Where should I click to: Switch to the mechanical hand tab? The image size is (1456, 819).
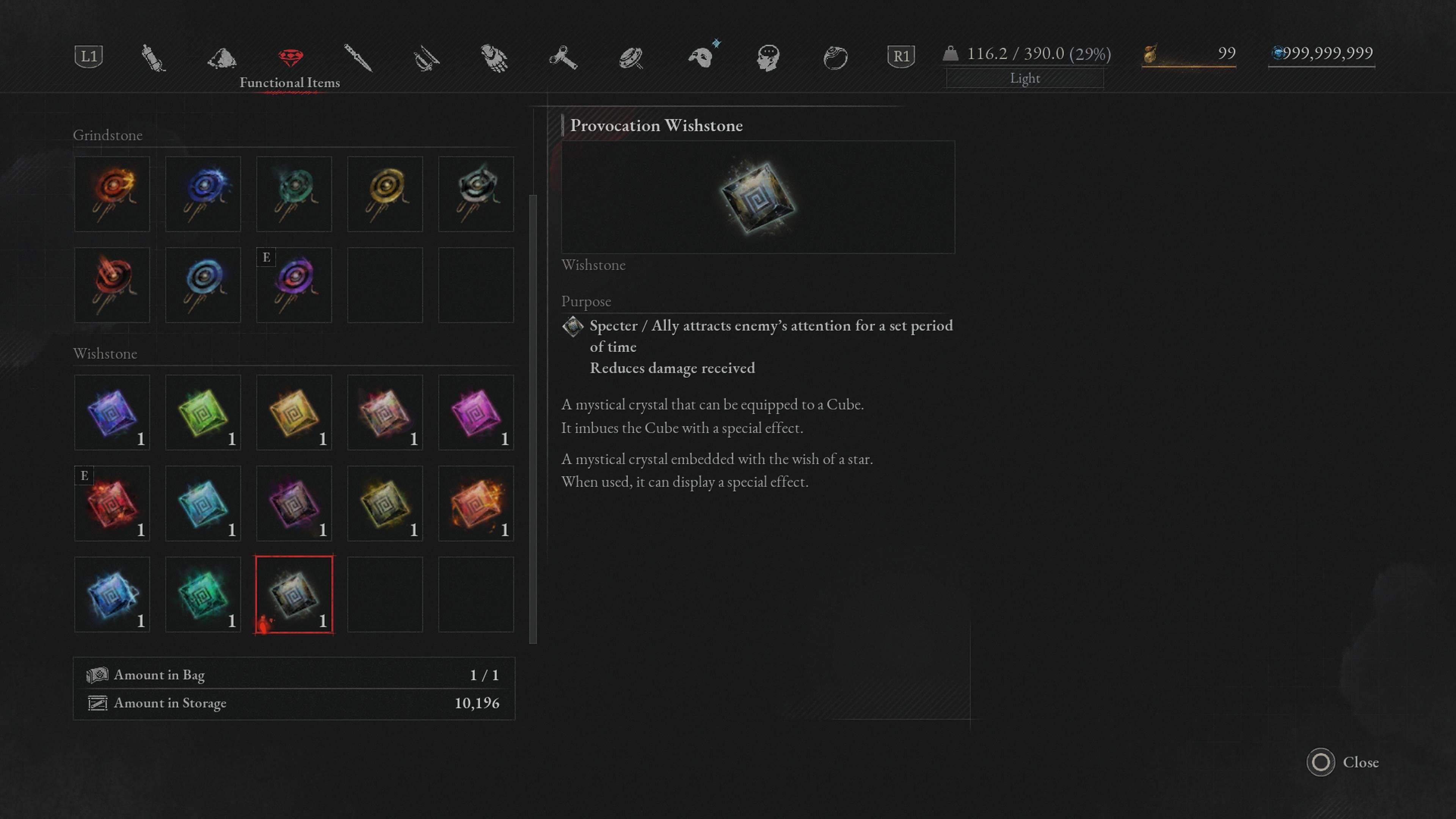494,57
